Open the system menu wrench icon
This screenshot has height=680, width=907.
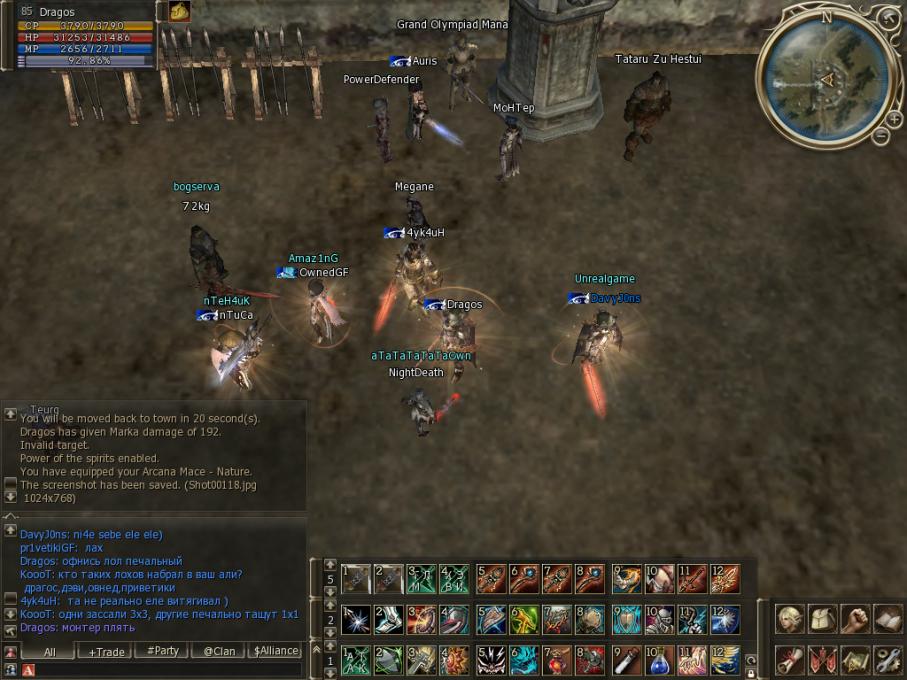point(887,660)
